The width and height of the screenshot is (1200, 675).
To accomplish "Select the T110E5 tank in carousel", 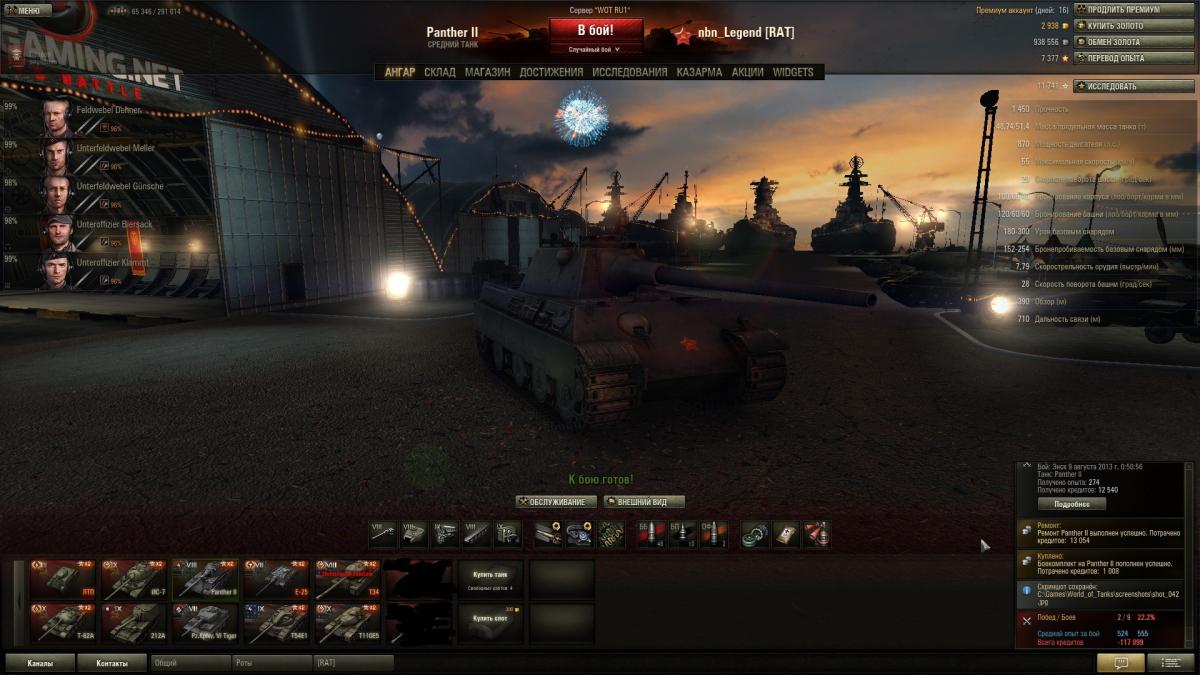I will [x=347, y=624].
